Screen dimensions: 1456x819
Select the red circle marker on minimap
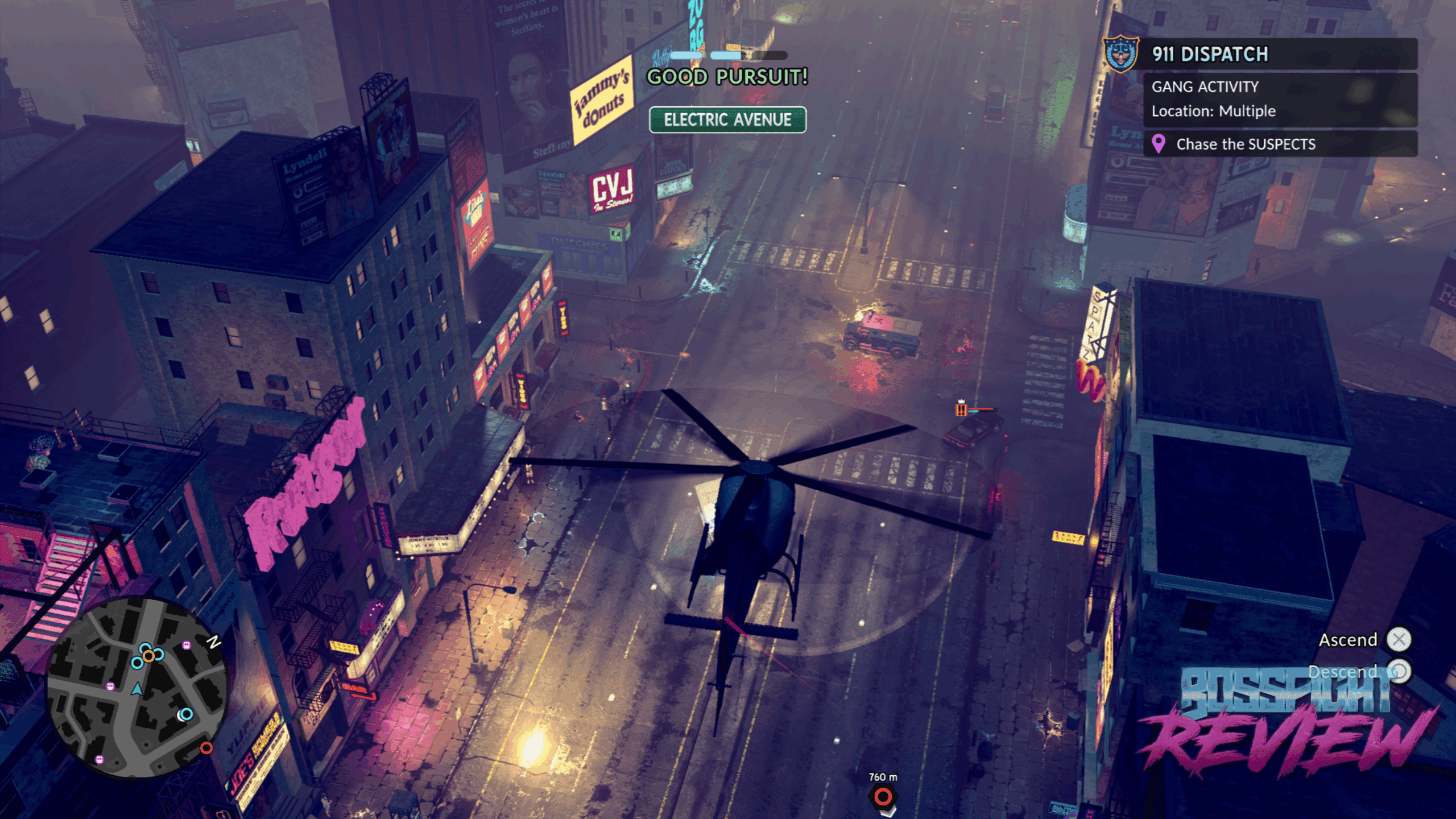pos(206,748)
